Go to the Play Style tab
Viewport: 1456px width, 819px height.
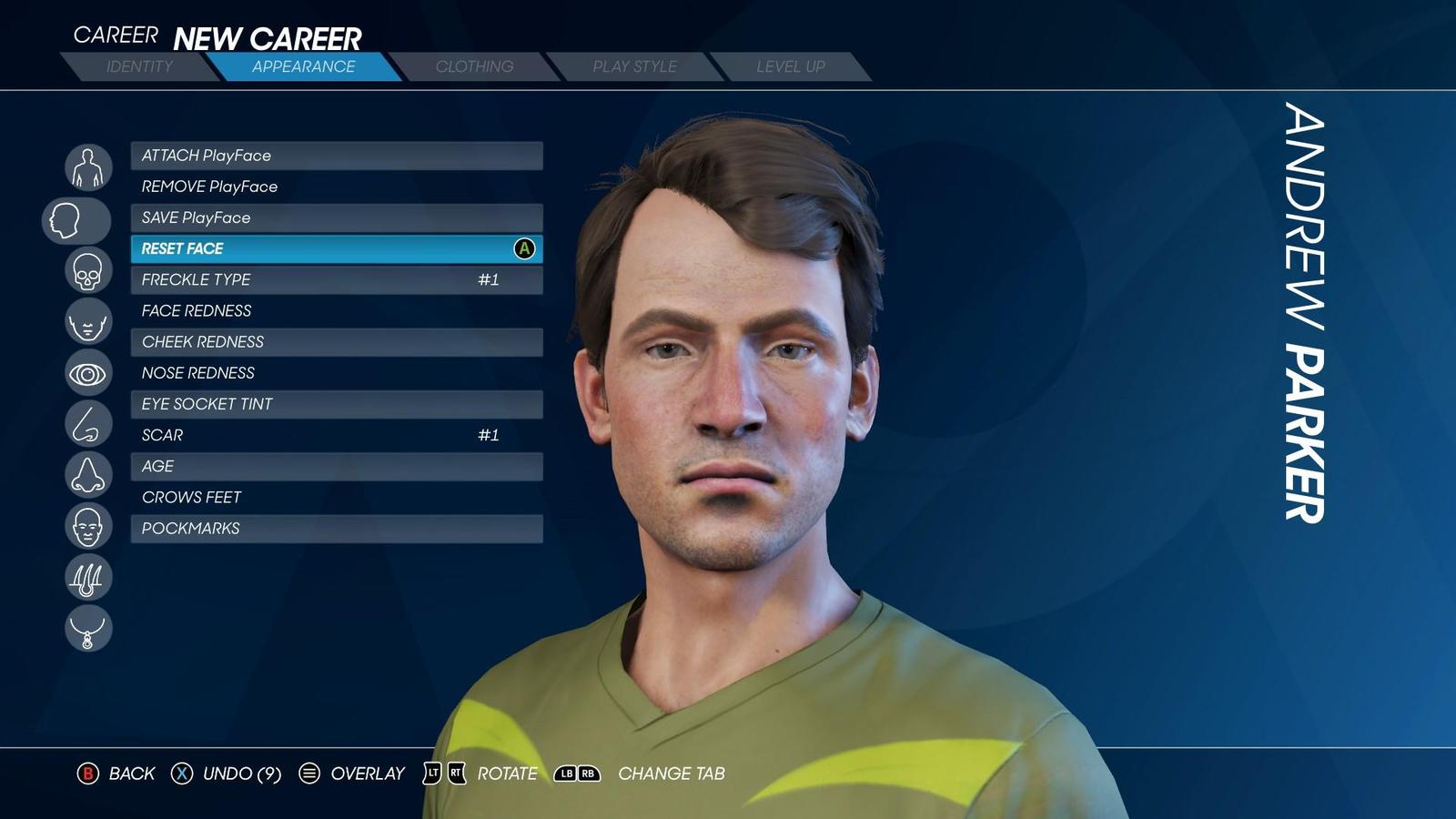point(634,66)
